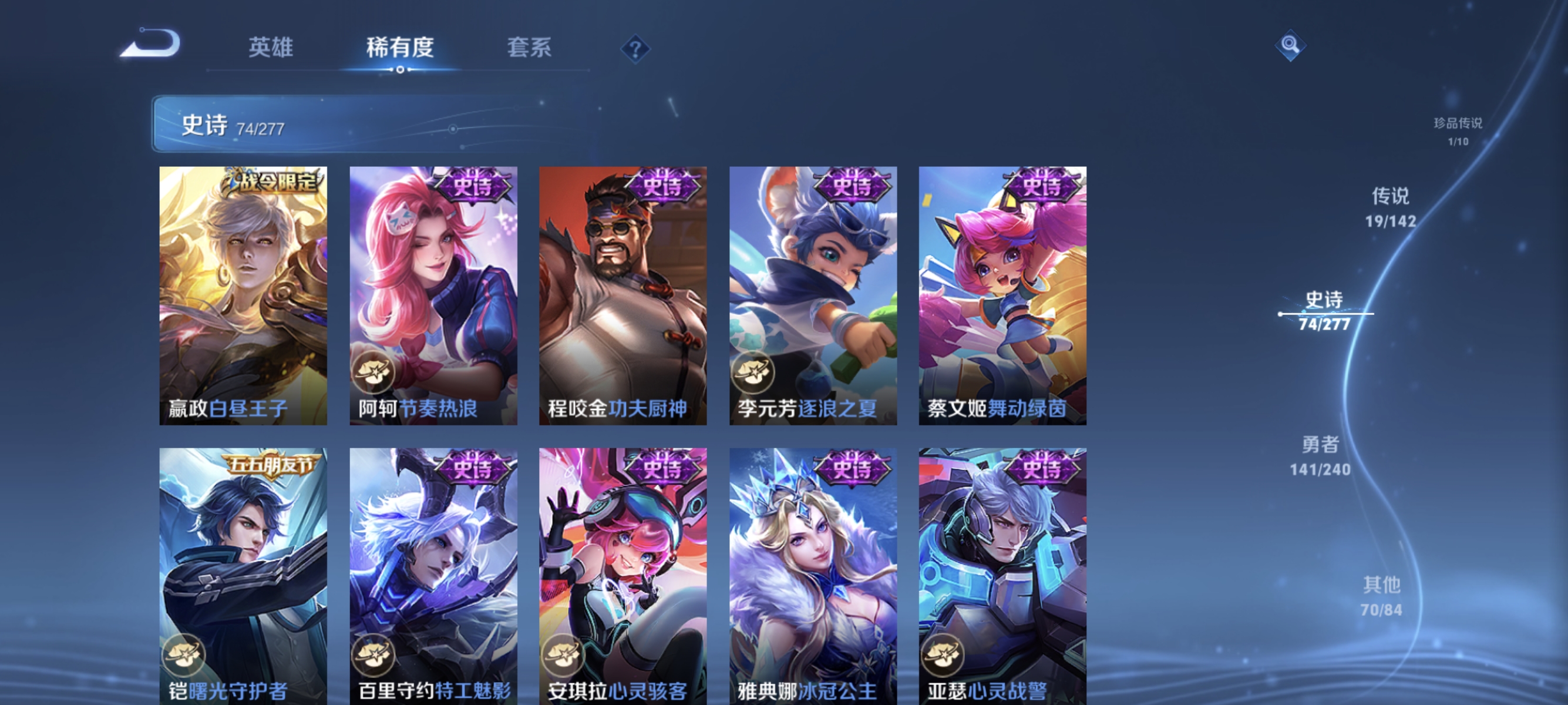Open the search magnifier at top right
Viewport: 1568px width, 705px height.
1291,45
